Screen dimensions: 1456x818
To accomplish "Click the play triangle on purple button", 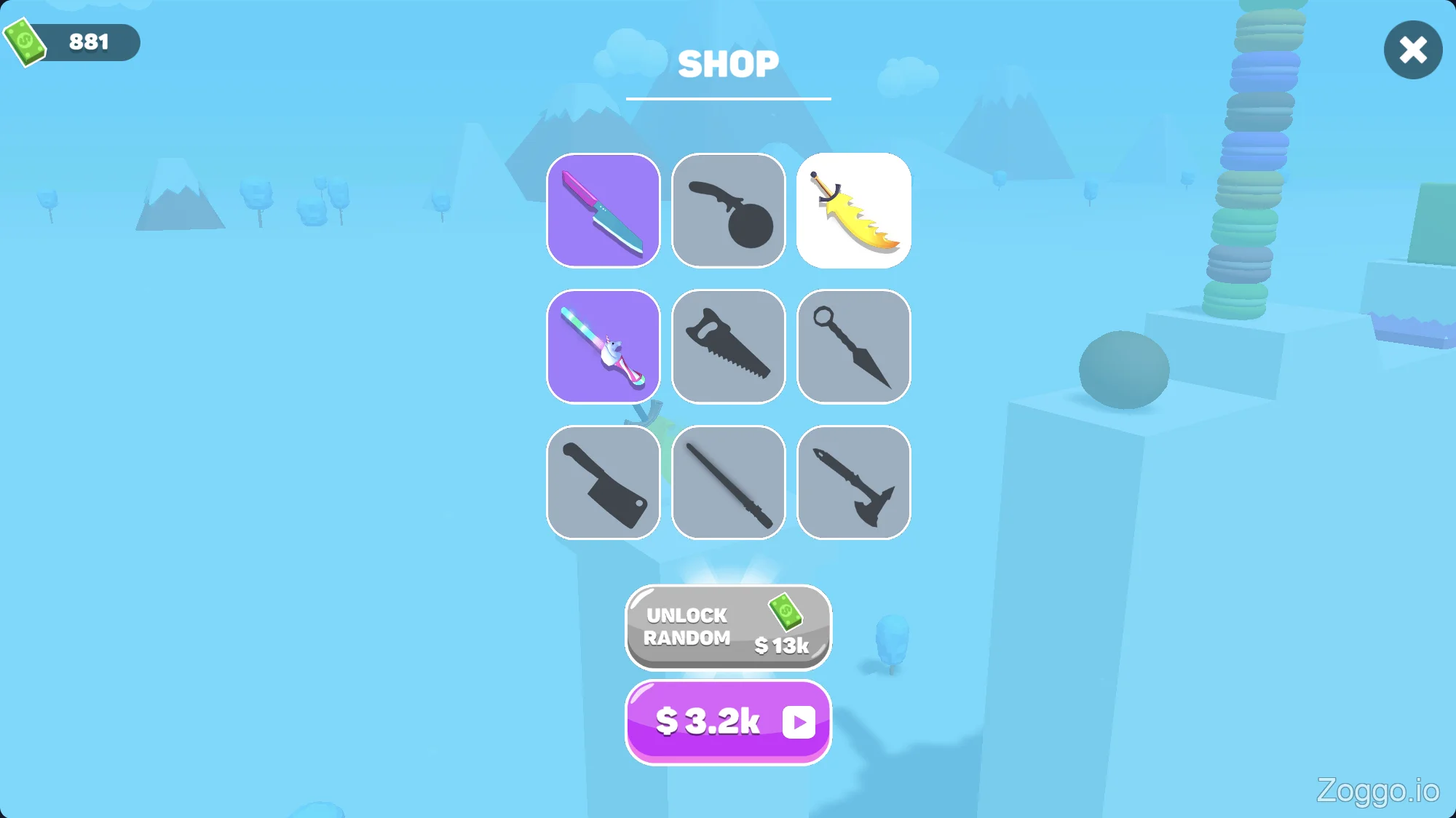I will (799, 722).
